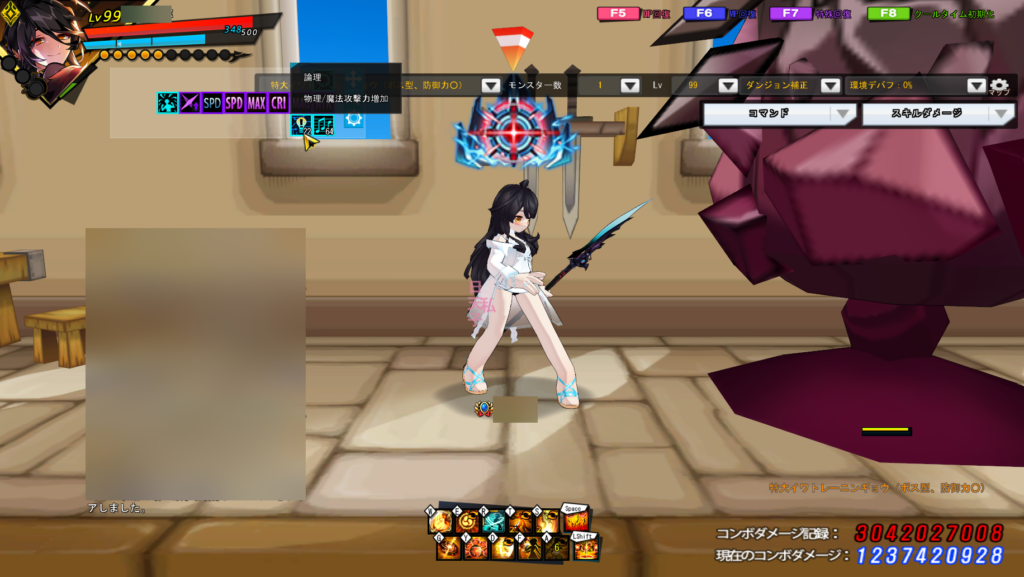Image resolution: width=1024 pixels, height=577 pixels.
Task: Open the ダンジョン補正 dropdown
Action: click(x=830, y=86)
